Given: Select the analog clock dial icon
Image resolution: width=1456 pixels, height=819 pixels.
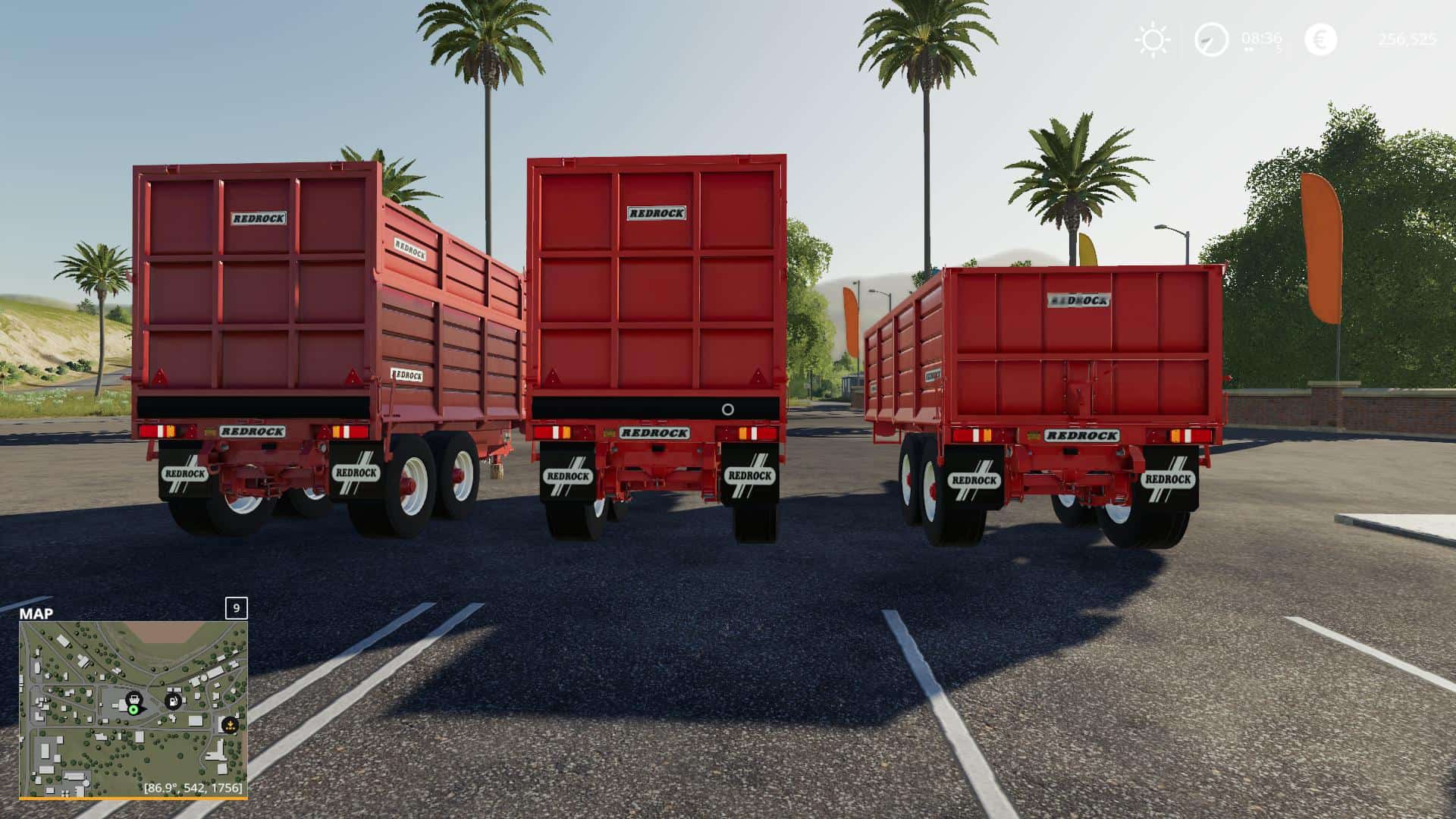Looking at the screenshot, I should pyautogui.click(x=1213, y=39).
